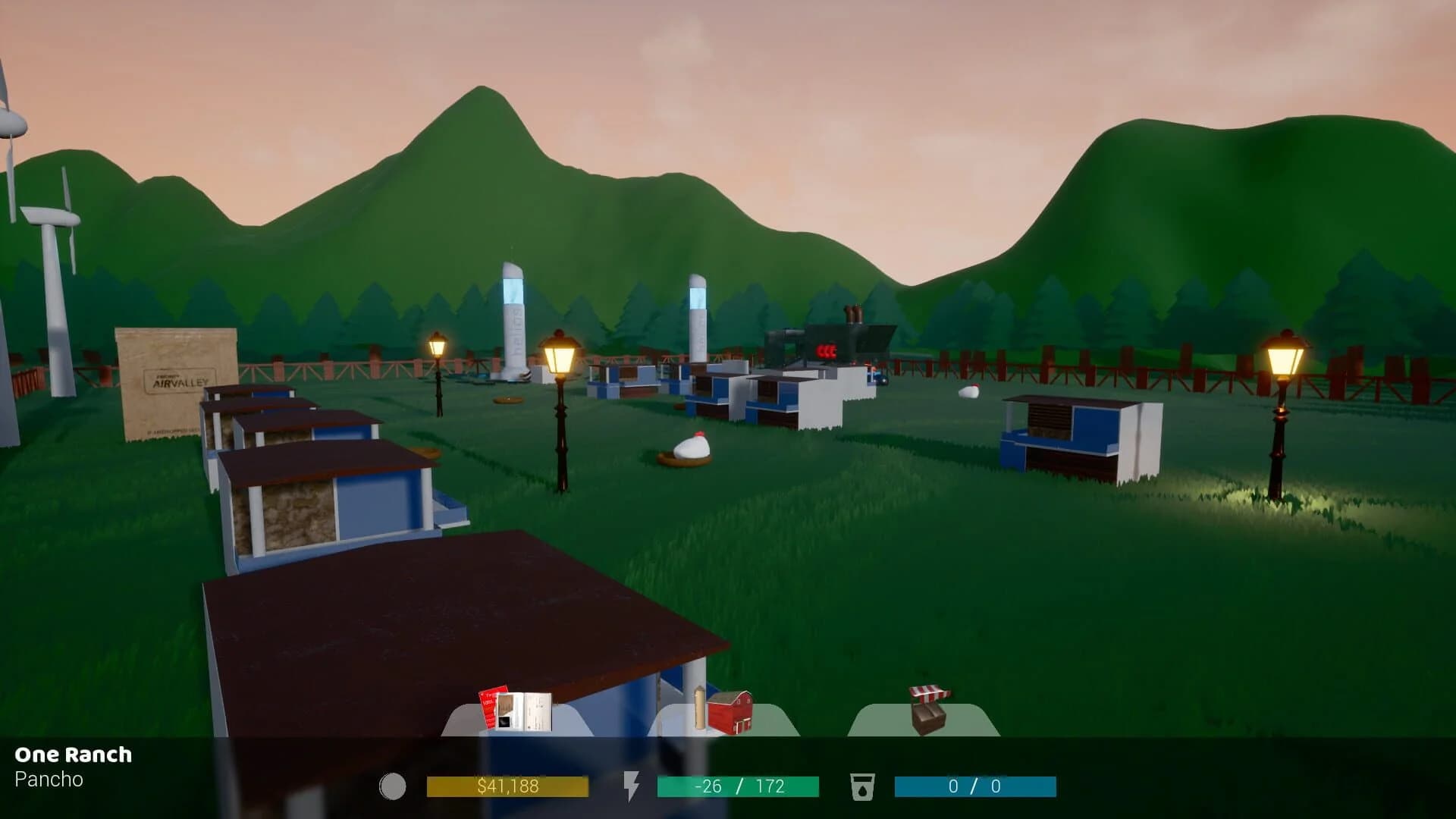Select the market stall icon in the hotbar
The image size is (1456, 819).
pyautogui.click(x=928, y=710)
